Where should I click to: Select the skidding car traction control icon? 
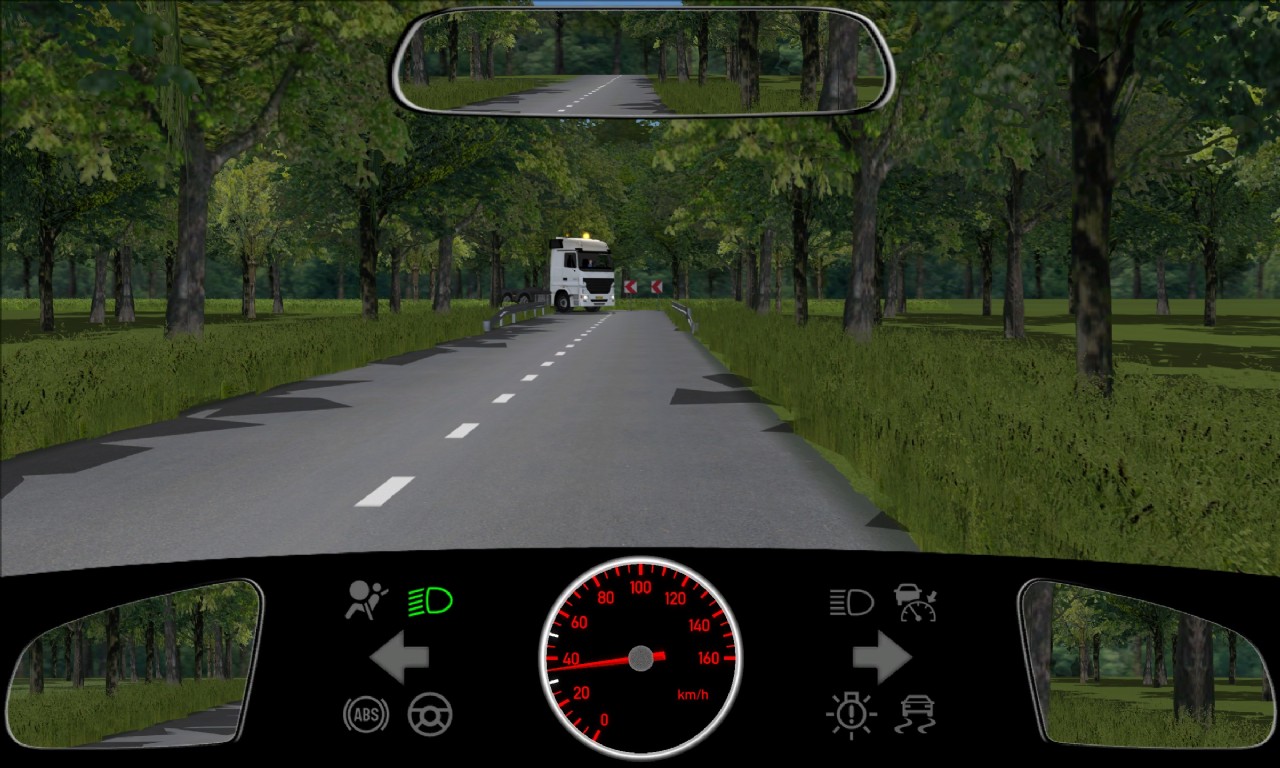click(x=915, y=714)
